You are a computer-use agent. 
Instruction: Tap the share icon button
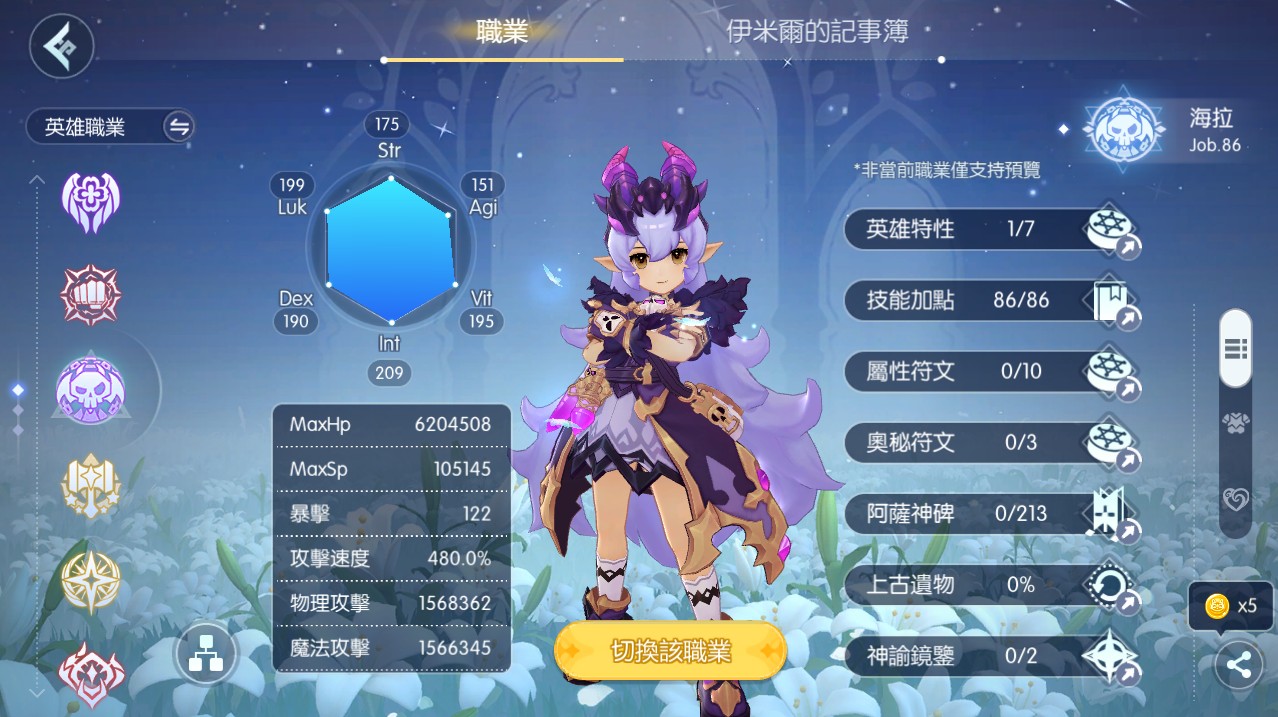point(1238,666)
